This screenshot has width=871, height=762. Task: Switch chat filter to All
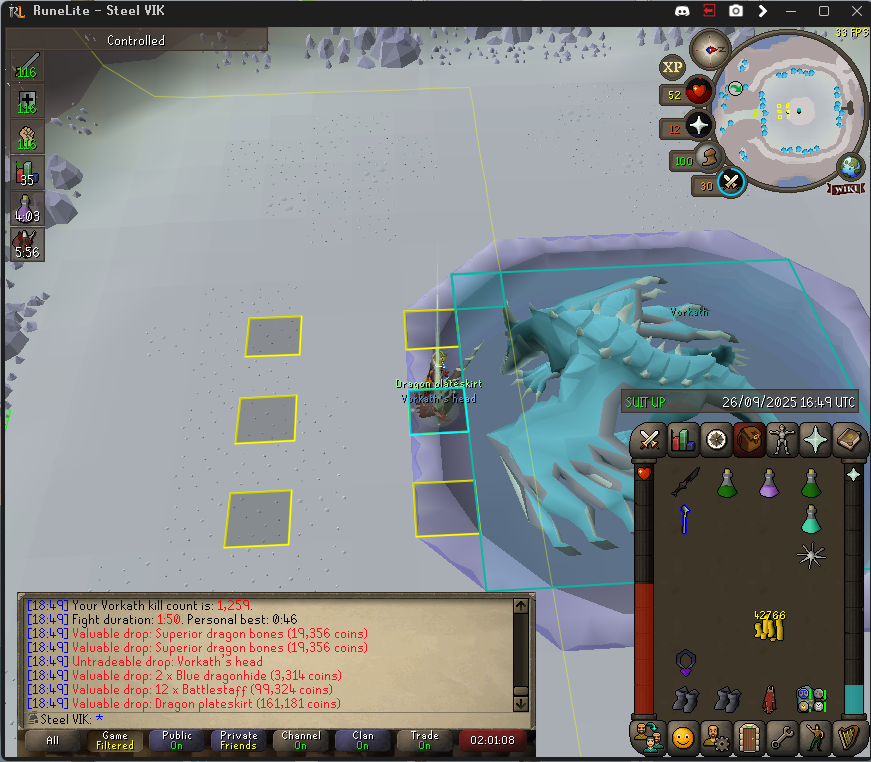pyautogui.click(x=53, y=741)
